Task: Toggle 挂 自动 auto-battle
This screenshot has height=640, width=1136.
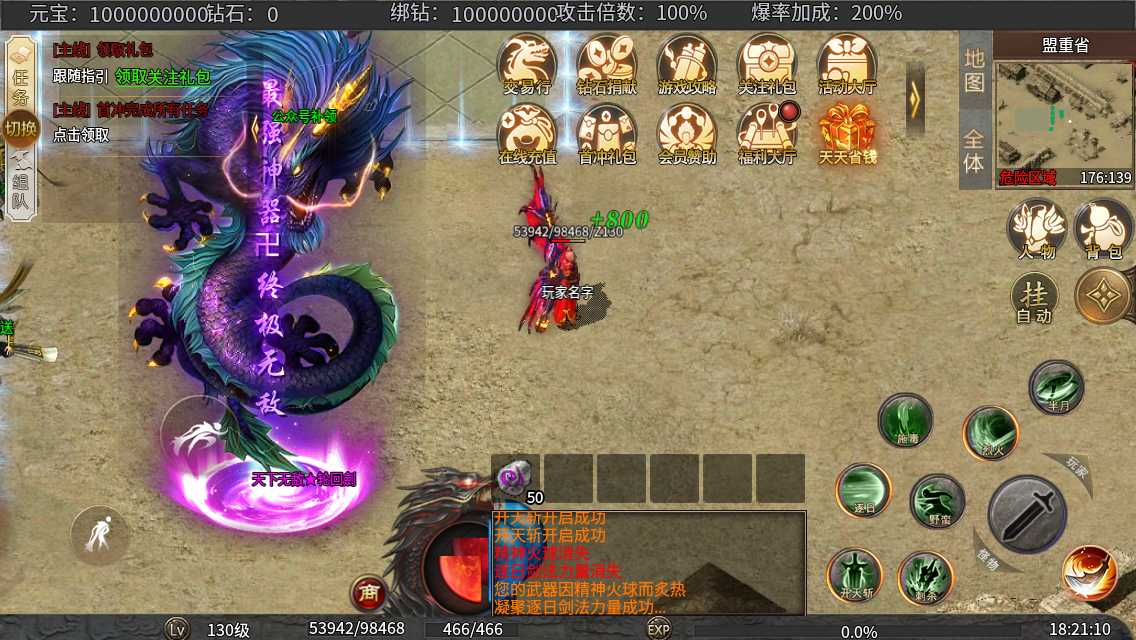Action: 1034,298
